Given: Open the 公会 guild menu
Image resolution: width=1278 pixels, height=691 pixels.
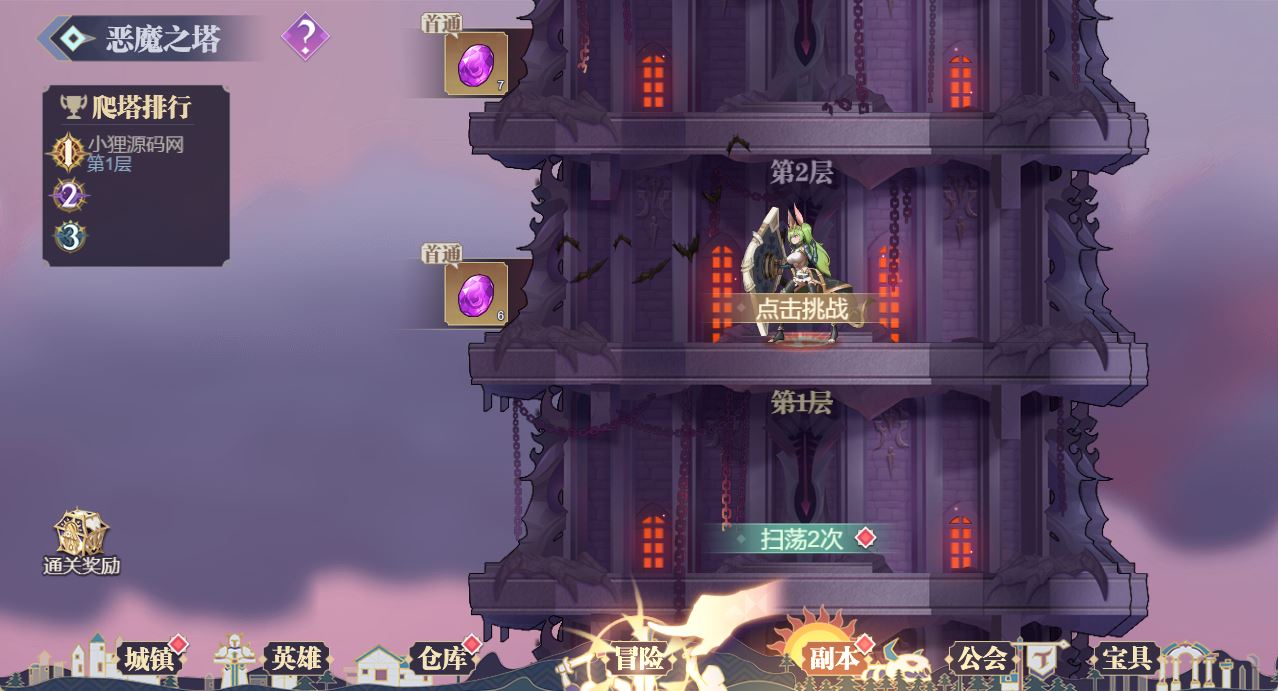Looking at the screenshot, I should pos(982,658).
